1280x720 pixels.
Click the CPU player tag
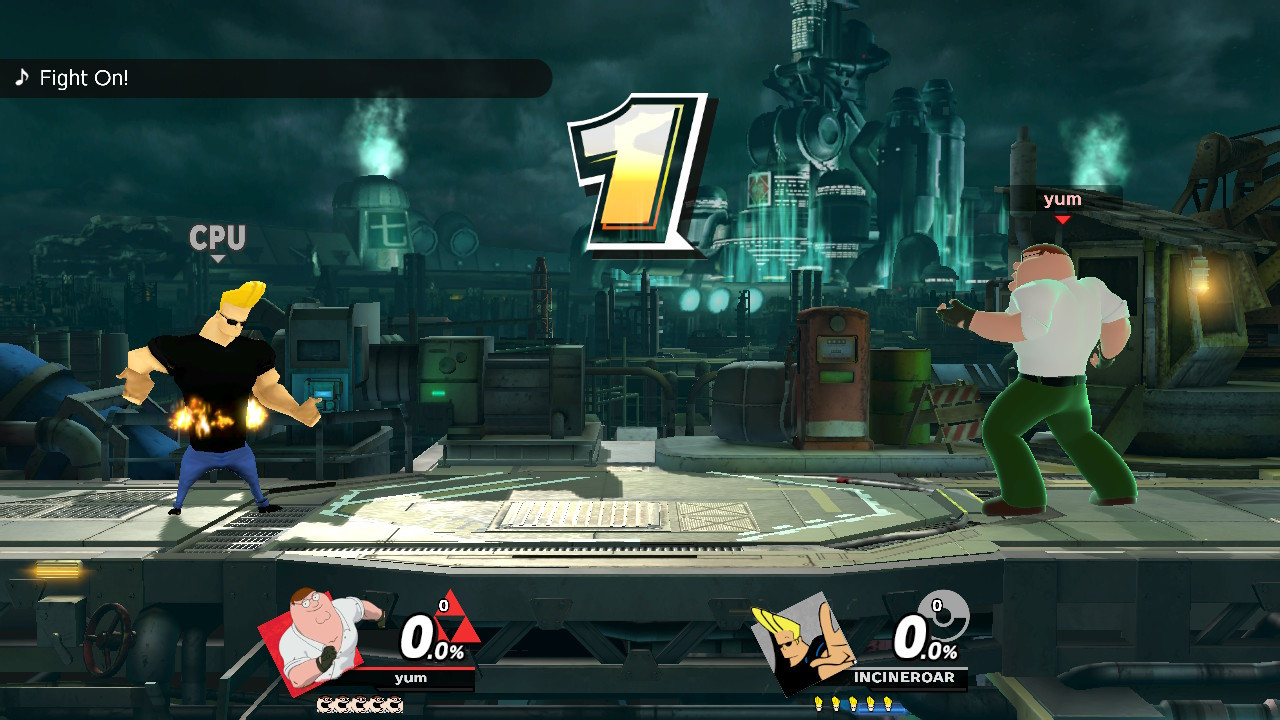[x=219, y=239]
